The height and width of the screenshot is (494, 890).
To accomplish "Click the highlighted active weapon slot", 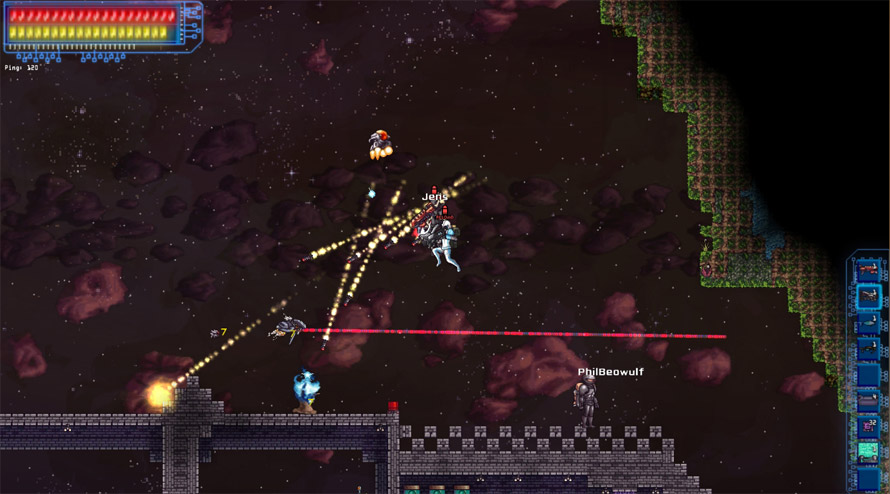I will 868,296.
